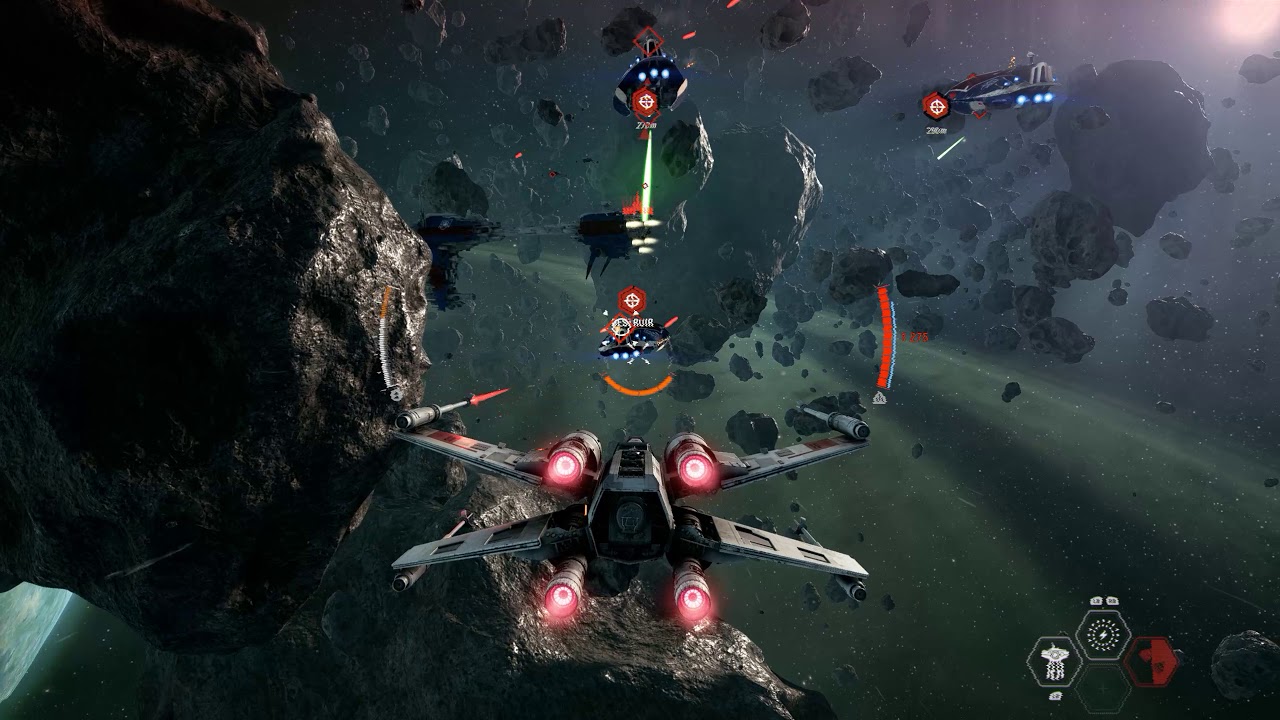
Task: Select the target marker above the closest enemy ship
Action: tap(630, 298)
